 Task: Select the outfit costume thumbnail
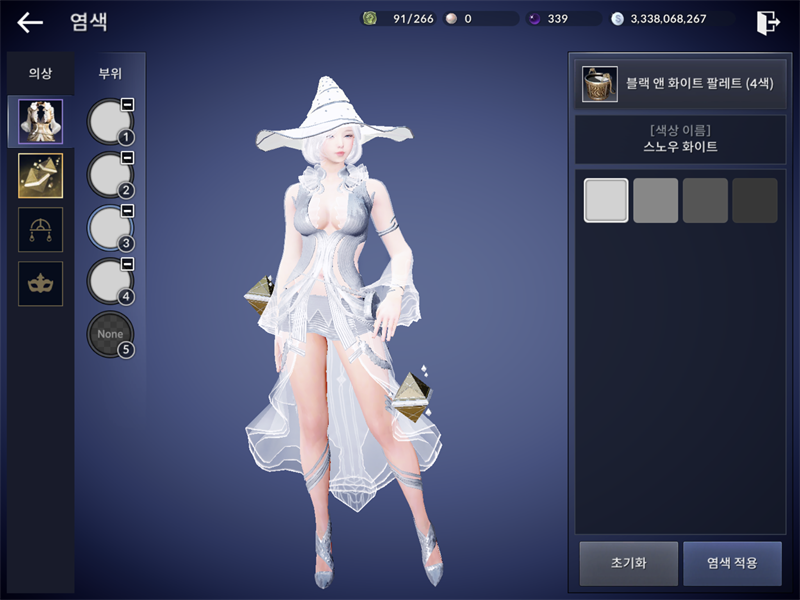coord(40,122)
